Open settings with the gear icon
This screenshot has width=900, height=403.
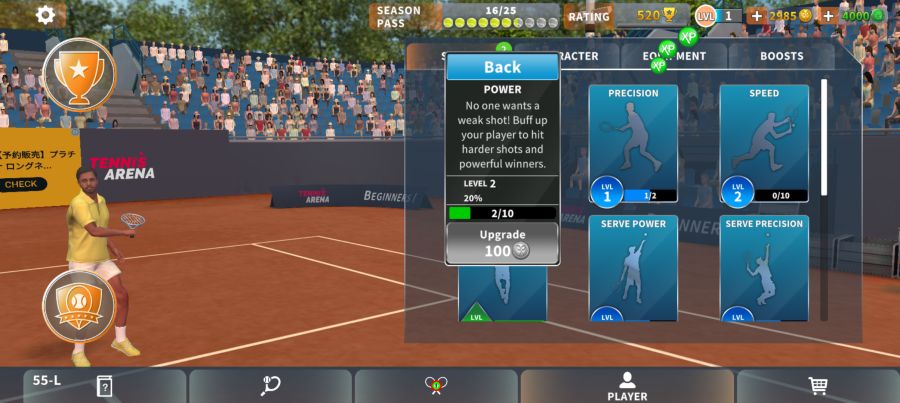tap(45, 15)
